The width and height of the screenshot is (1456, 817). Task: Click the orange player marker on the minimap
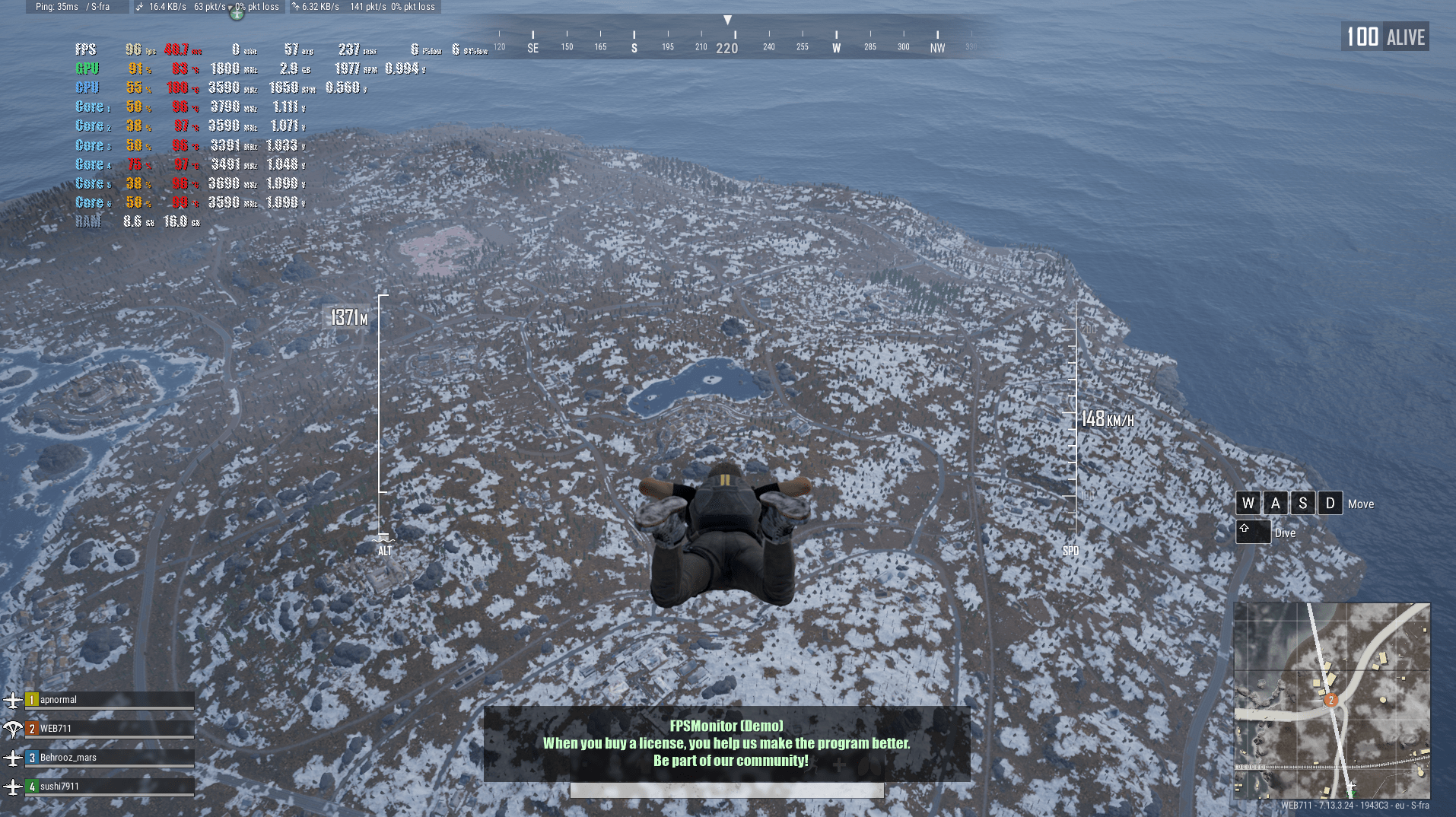[x=1330, y=700]
